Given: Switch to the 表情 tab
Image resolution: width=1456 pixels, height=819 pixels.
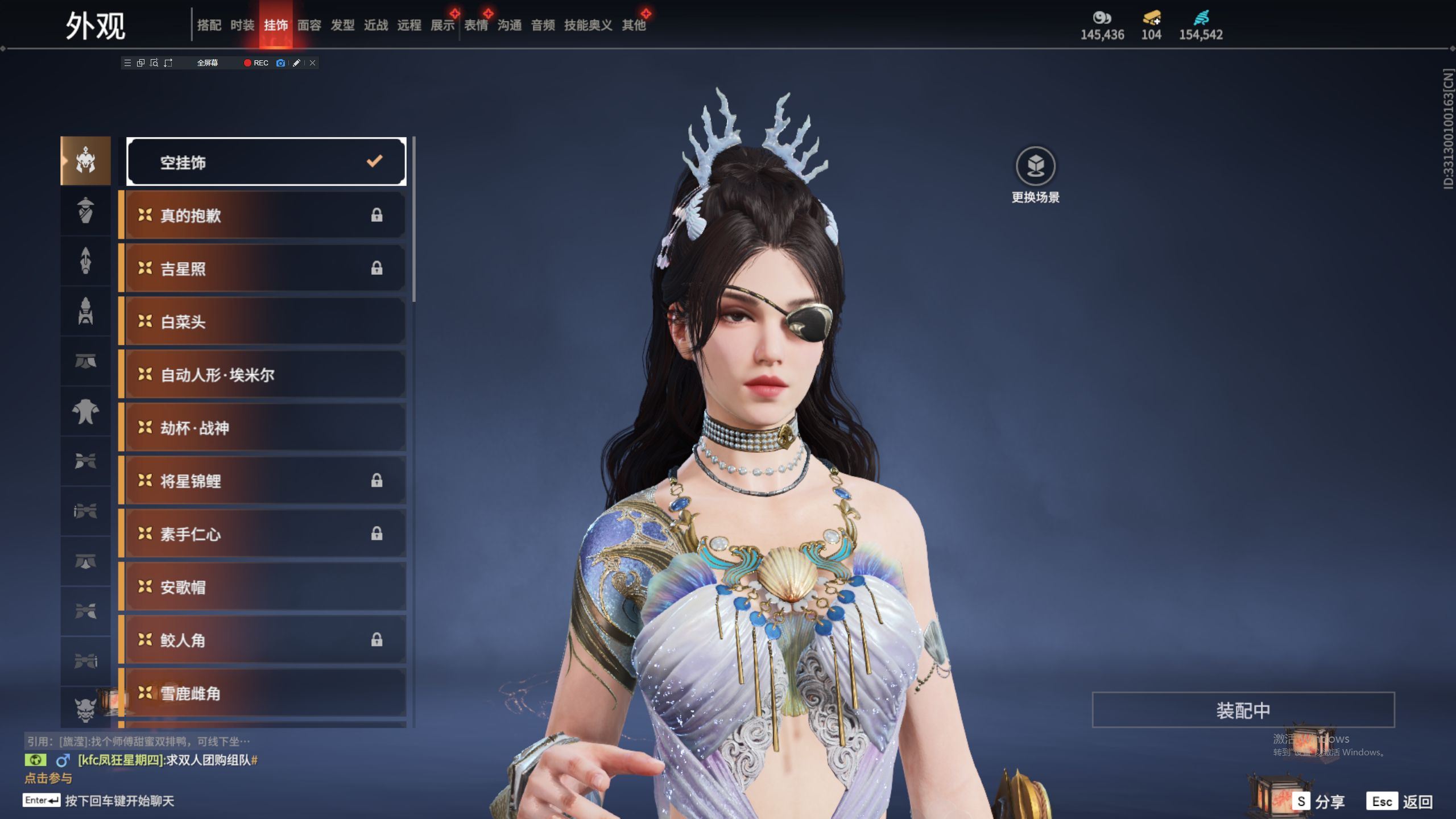Looking at the screenshot, I should pos(476,25).
